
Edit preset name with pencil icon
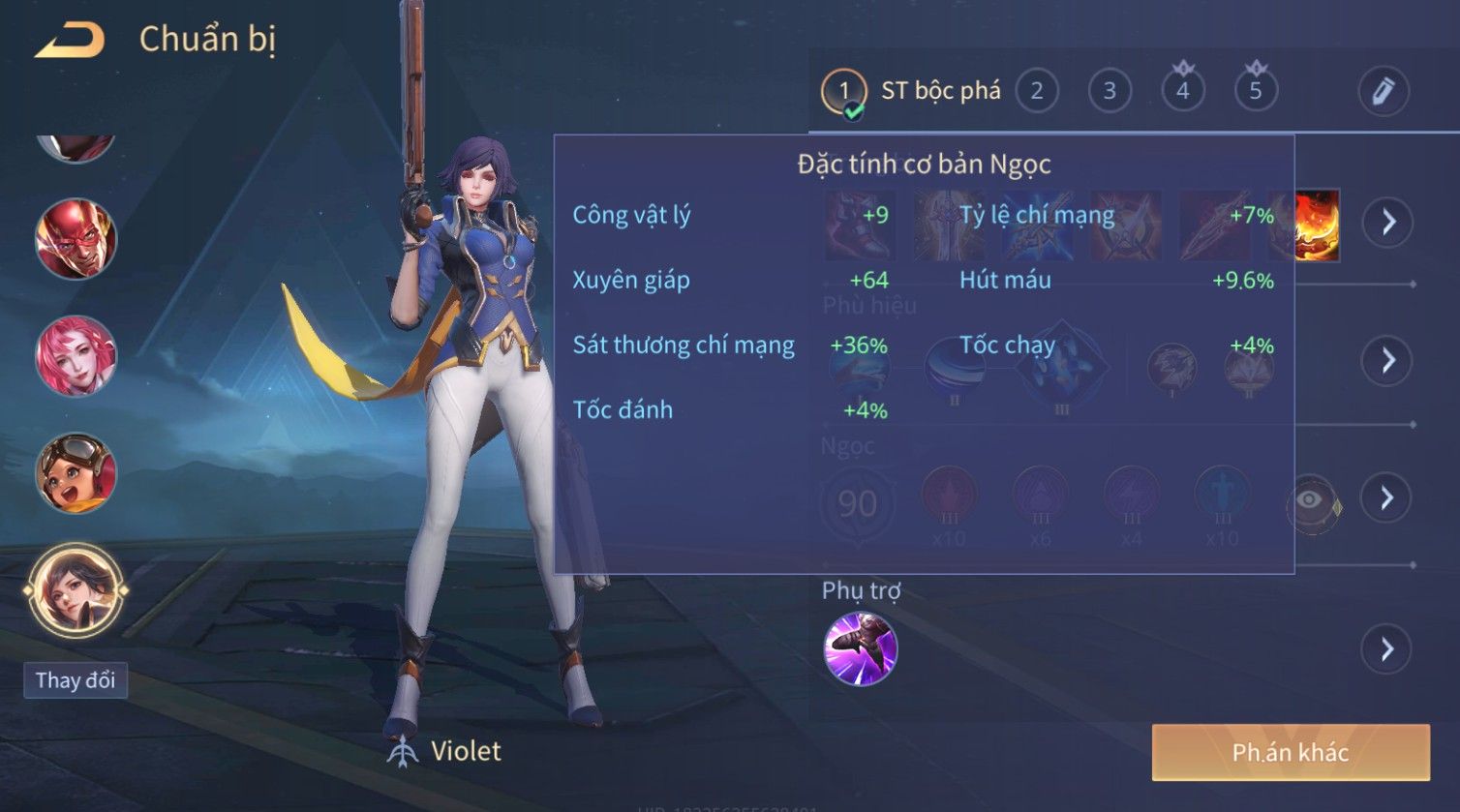(x=1383, y=92)
